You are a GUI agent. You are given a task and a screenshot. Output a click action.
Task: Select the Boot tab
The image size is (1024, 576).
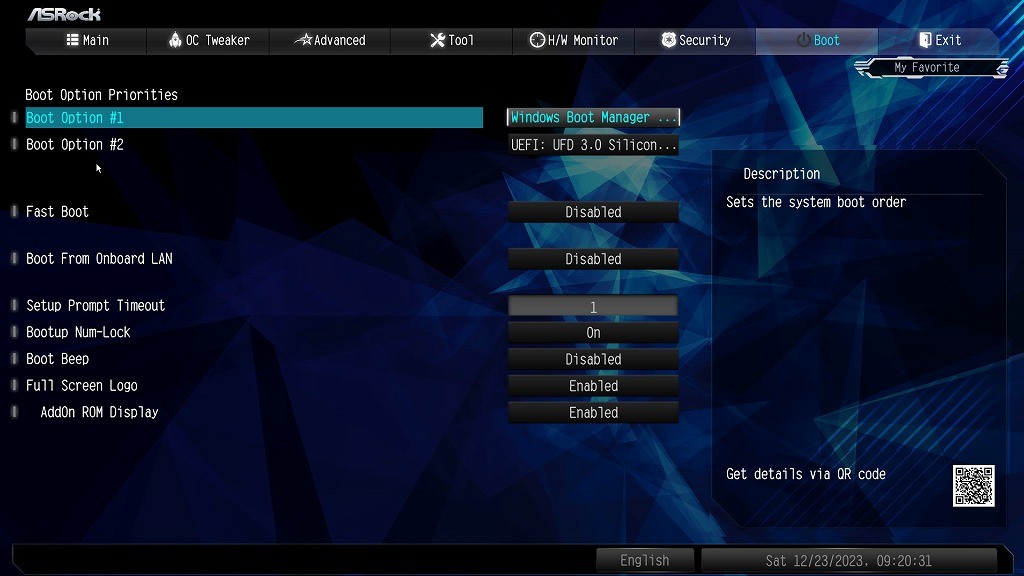point(817,40)
